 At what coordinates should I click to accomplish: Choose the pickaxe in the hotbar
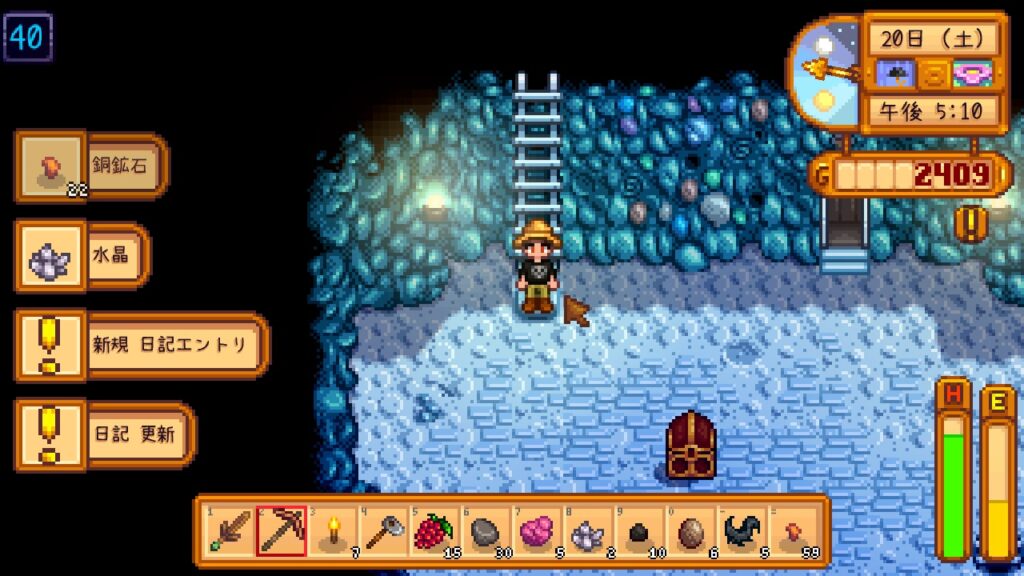tap(281, 531)
